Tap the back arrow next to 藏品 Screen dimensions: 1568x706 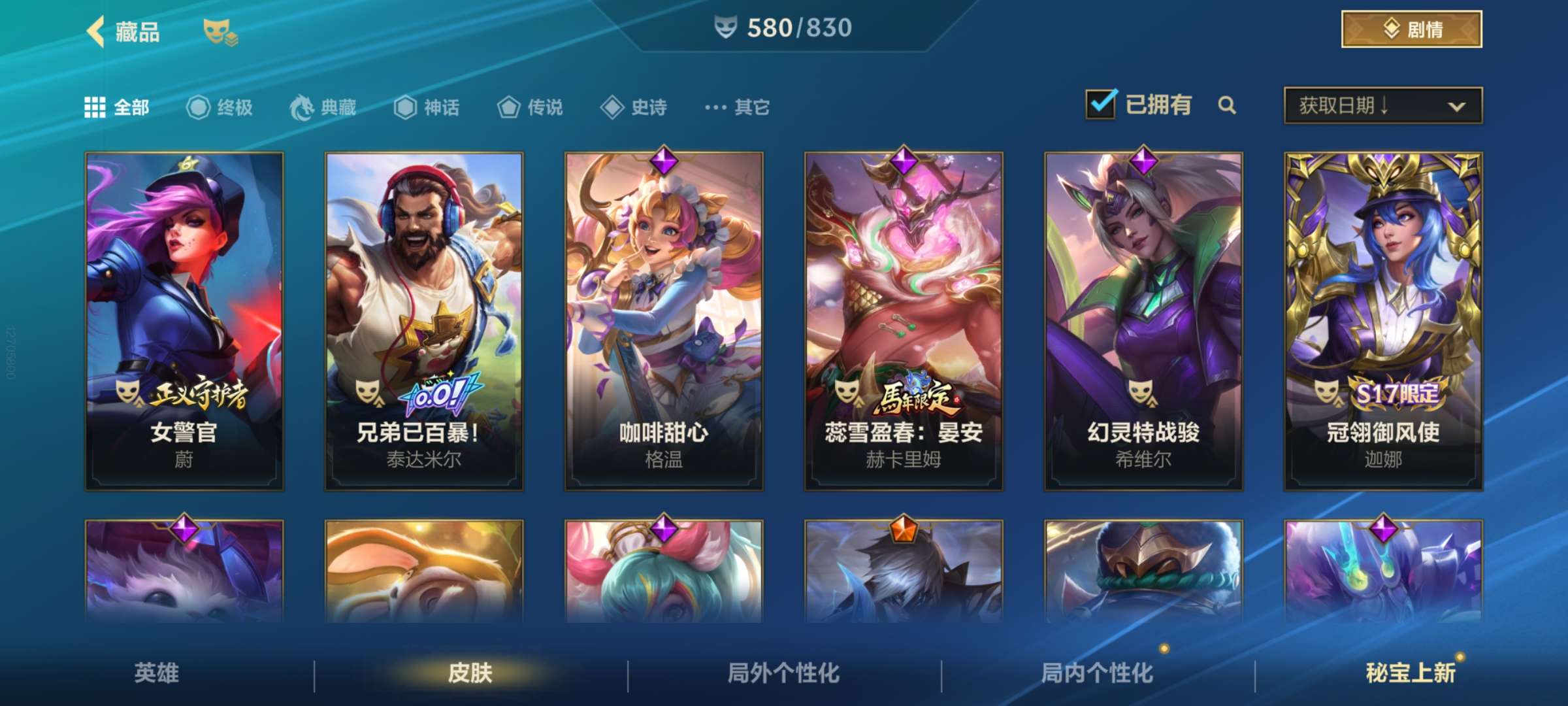97,31
